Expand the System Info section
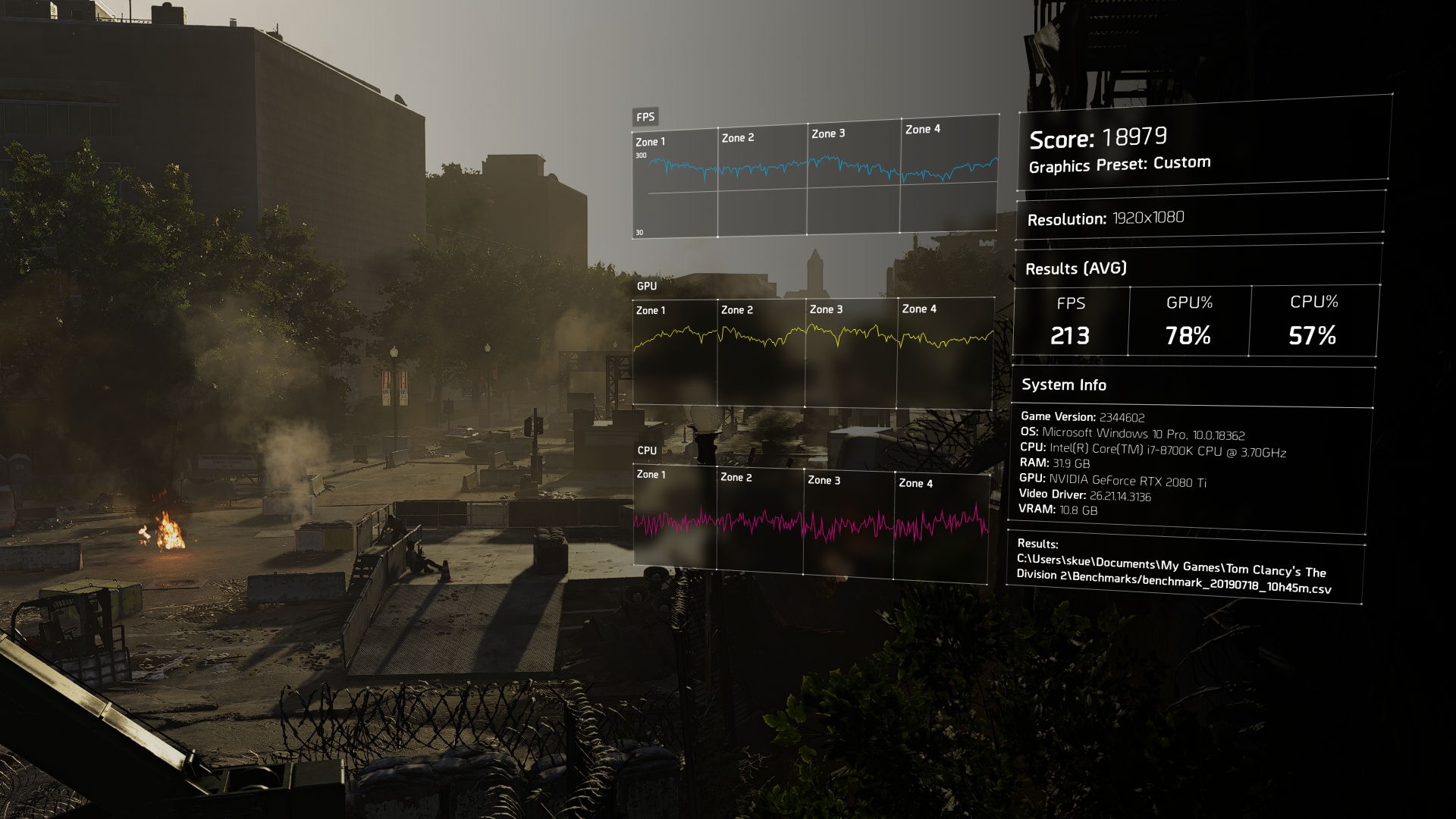This screenshot has width=1456, height=819. 1063,384
